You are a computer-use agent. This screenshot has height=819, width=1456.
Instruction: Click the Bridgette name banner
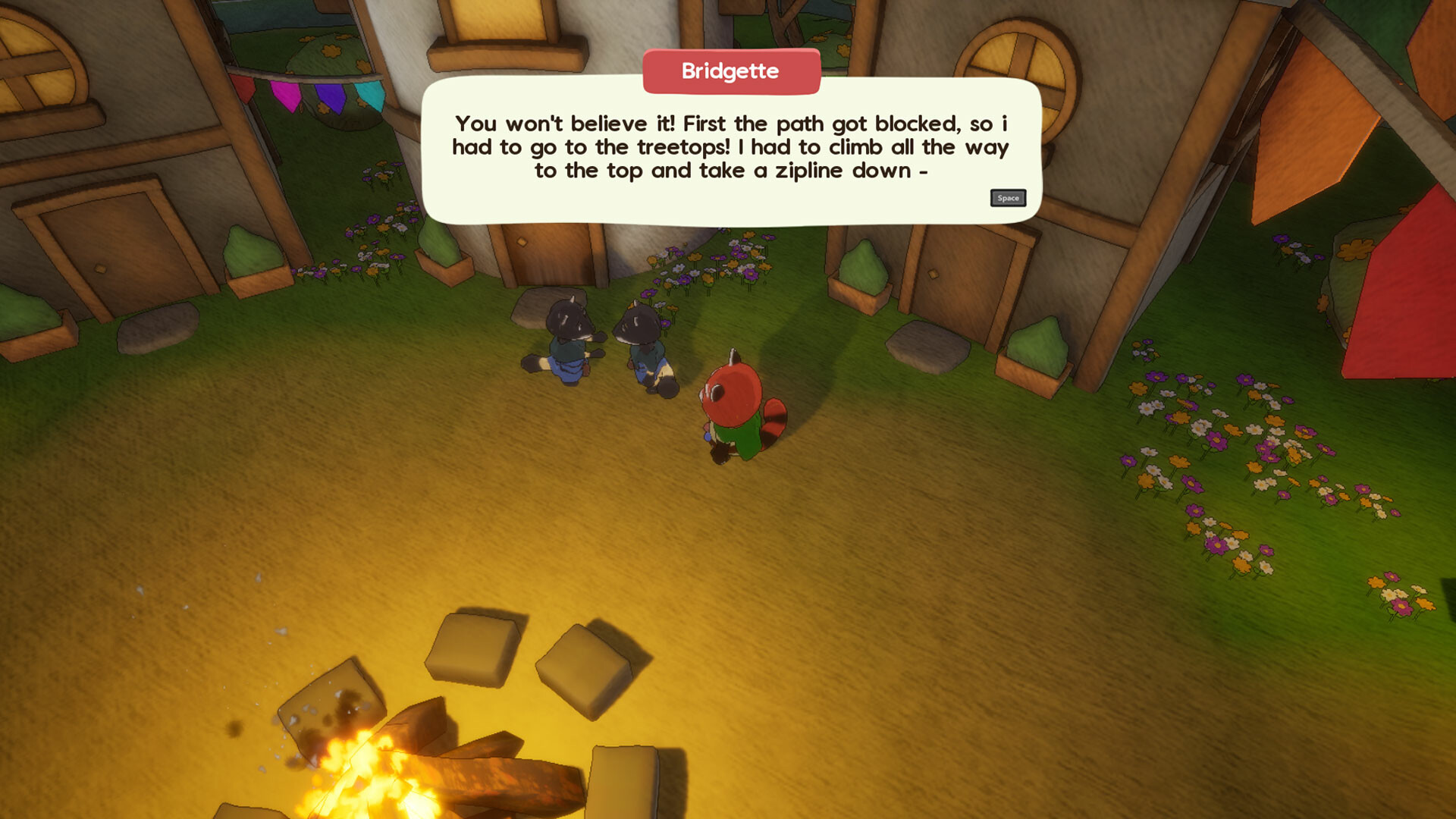[x=730, y=72]
